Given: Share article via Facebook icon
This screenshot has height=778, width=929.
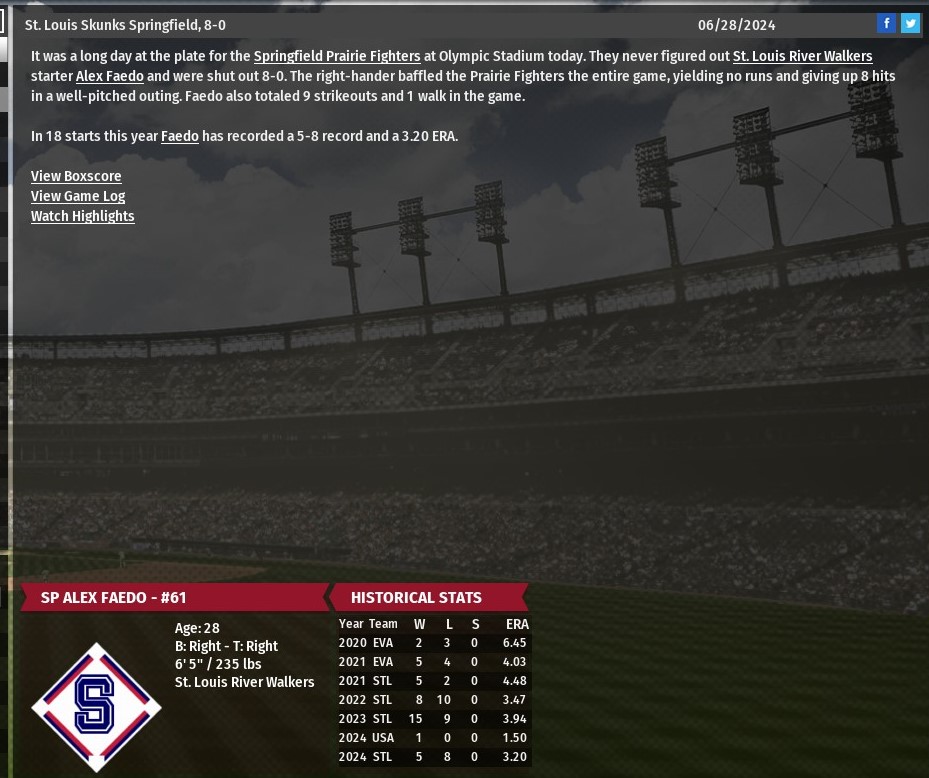Looking at the screenshot, I should pos(886,24).
